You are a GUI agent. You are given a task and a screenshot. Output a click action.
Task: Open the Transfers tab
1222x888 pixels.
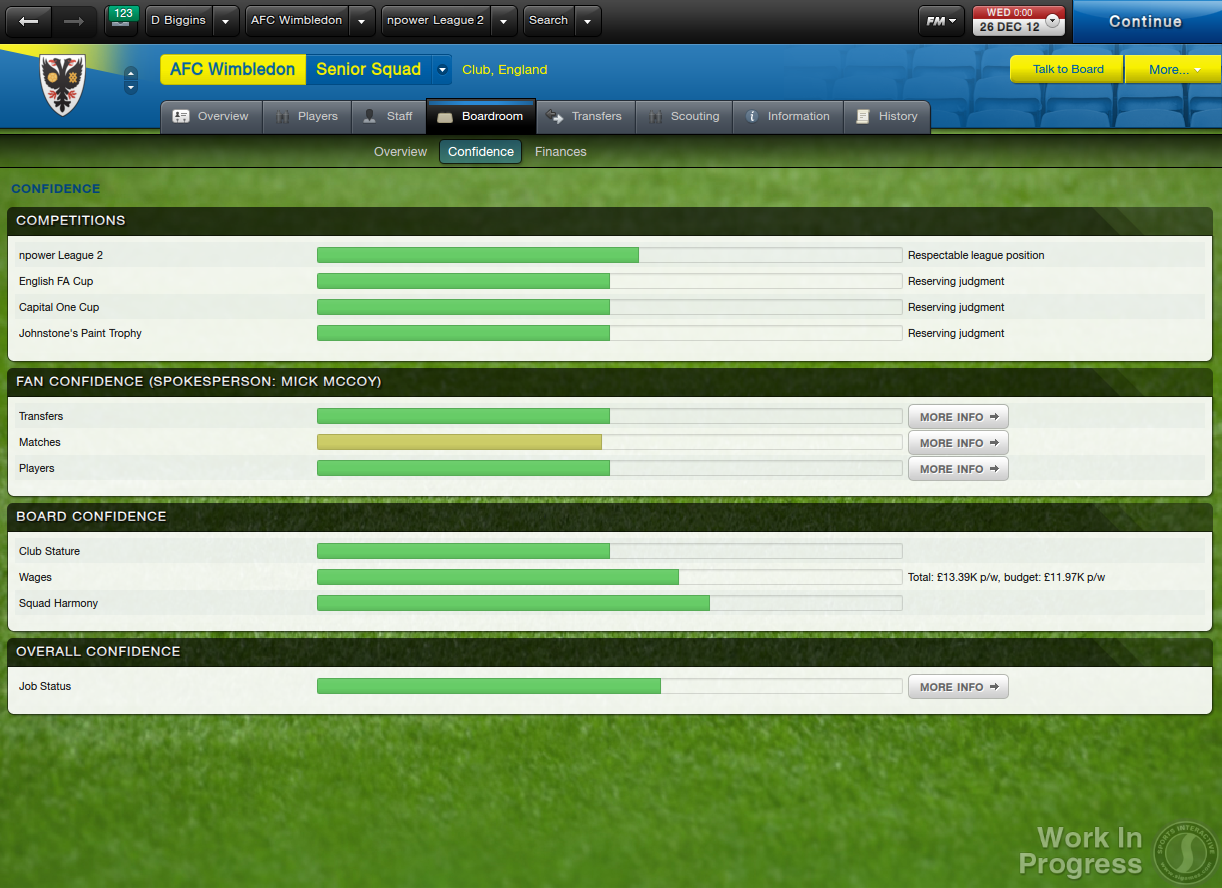[x=585, y=116]
